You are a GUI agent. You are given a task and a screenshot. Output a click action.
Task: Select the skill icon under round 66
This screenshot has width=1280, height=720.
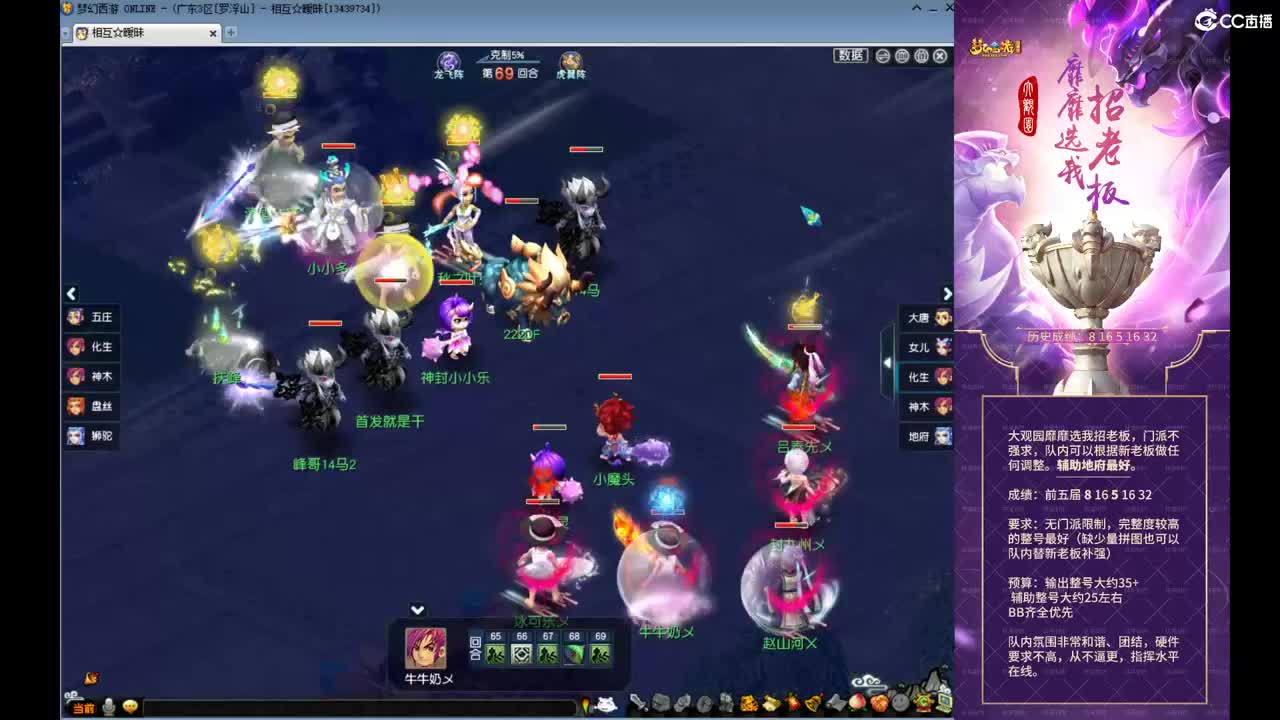[x=522, y=651]
